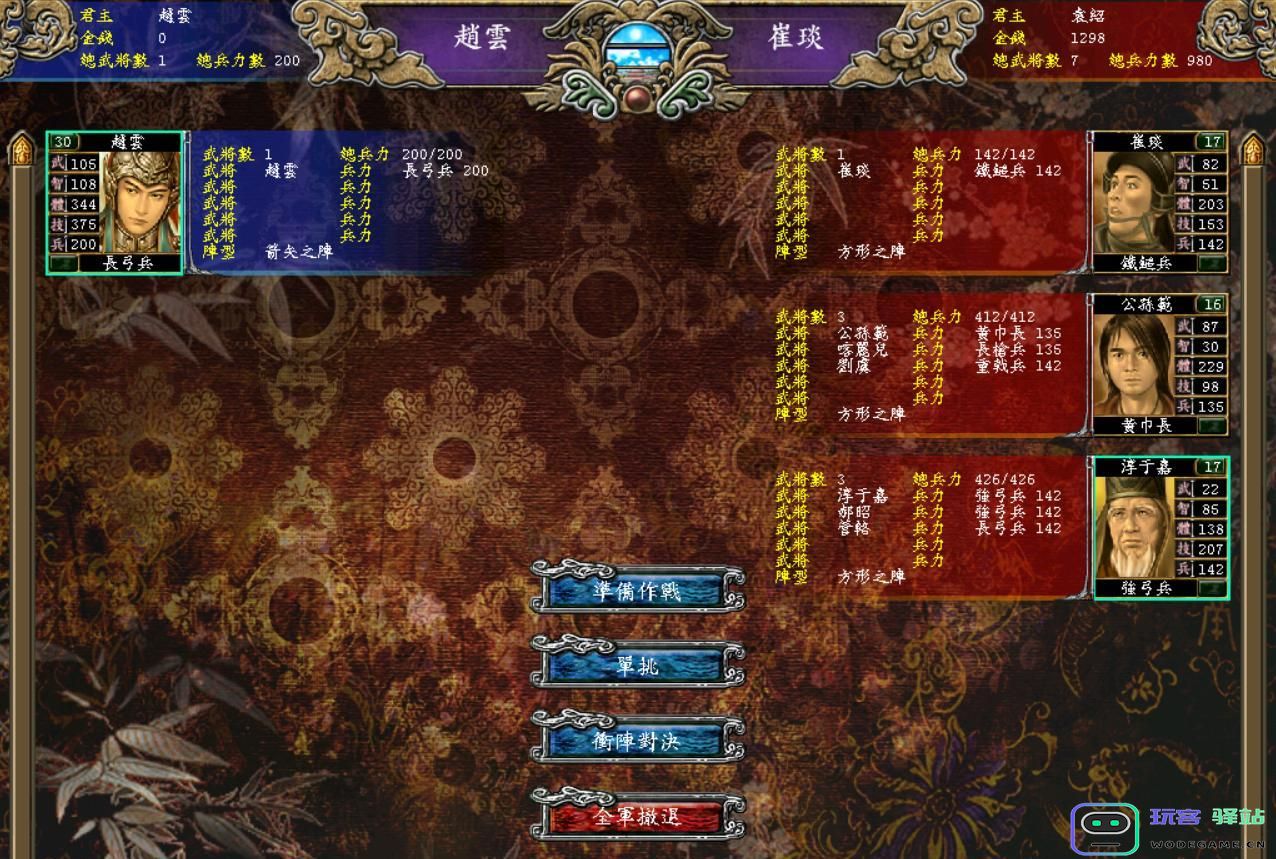Image resolution: width=1276 pixels, height=859 pixels.
Task: Select the 衝陣對決 charge battle button
Action: 636,741
